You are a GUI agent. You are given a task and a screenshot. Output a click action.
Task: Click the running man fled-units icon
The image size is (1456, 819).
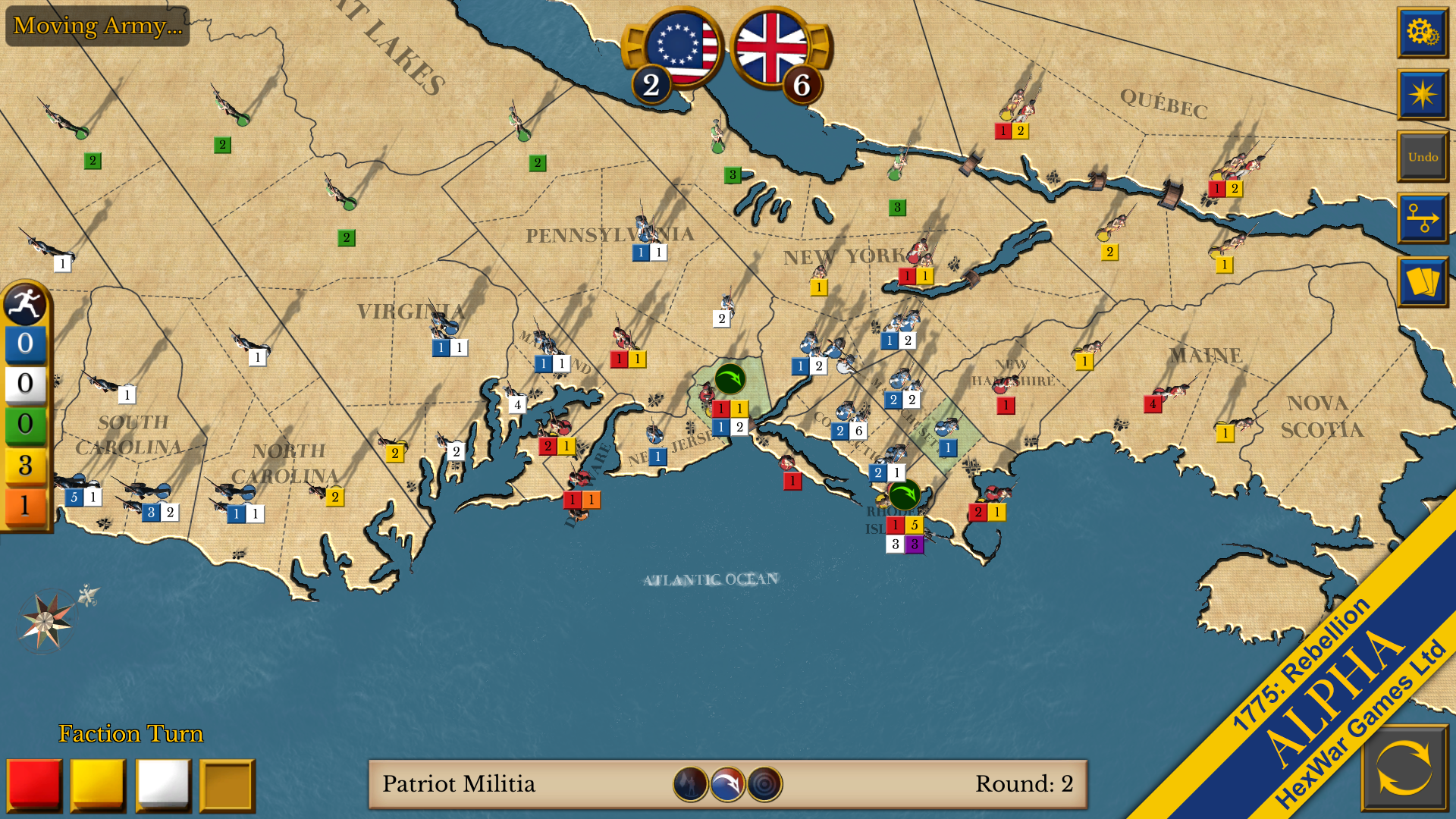pyautogui.click(x=25, y=304)
